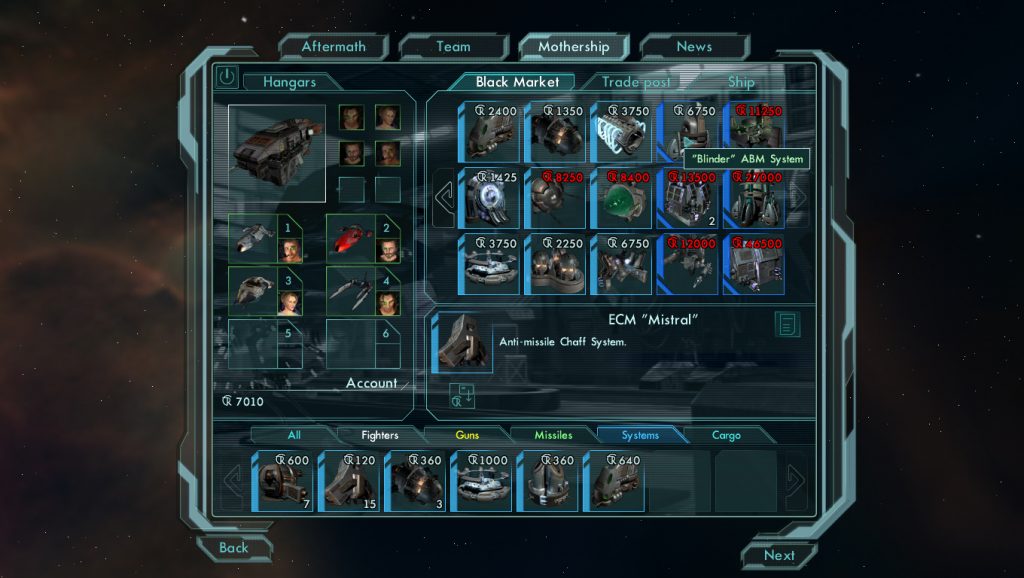Filter inventory by Missiles

click(x=553, y=435)
